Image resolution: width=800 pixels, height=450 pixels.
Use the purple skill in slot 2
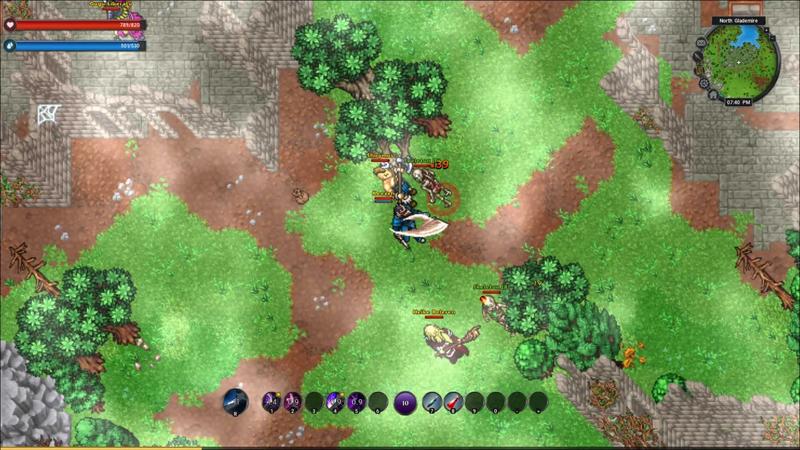pos(292,402)
